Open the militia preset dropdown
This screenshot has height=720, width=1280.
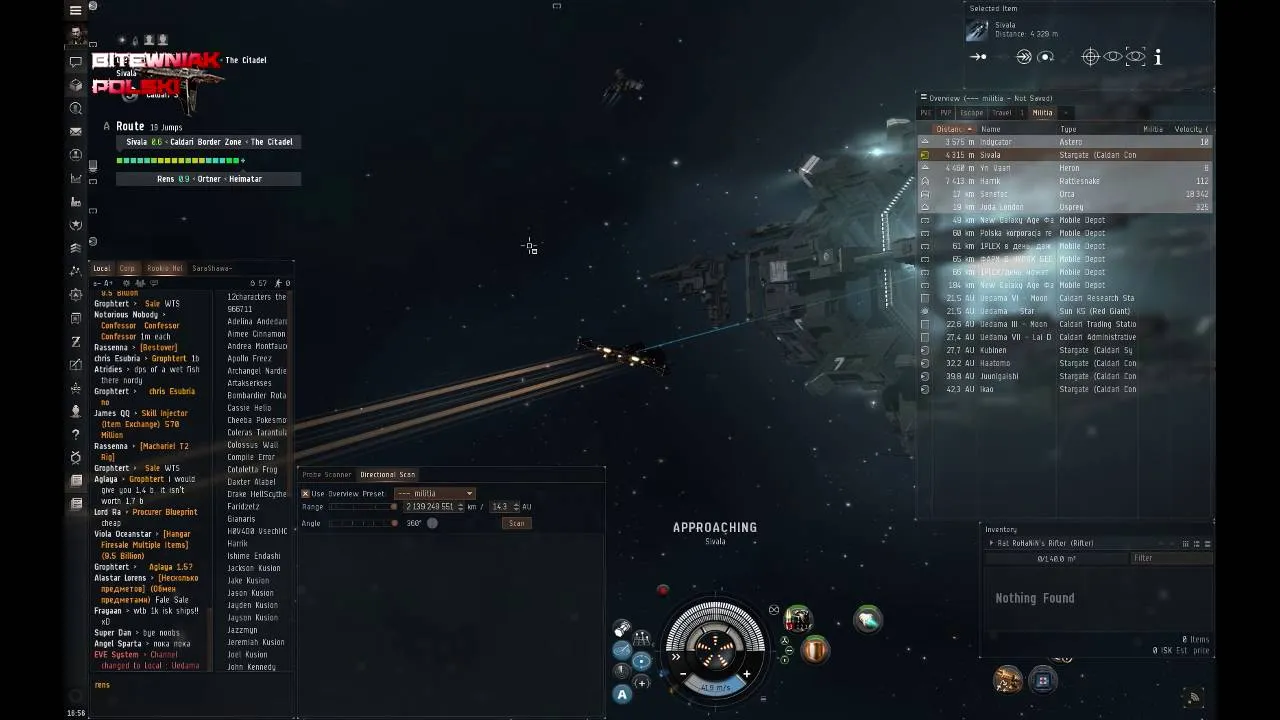pyautogui.click(x=435, y=493)
